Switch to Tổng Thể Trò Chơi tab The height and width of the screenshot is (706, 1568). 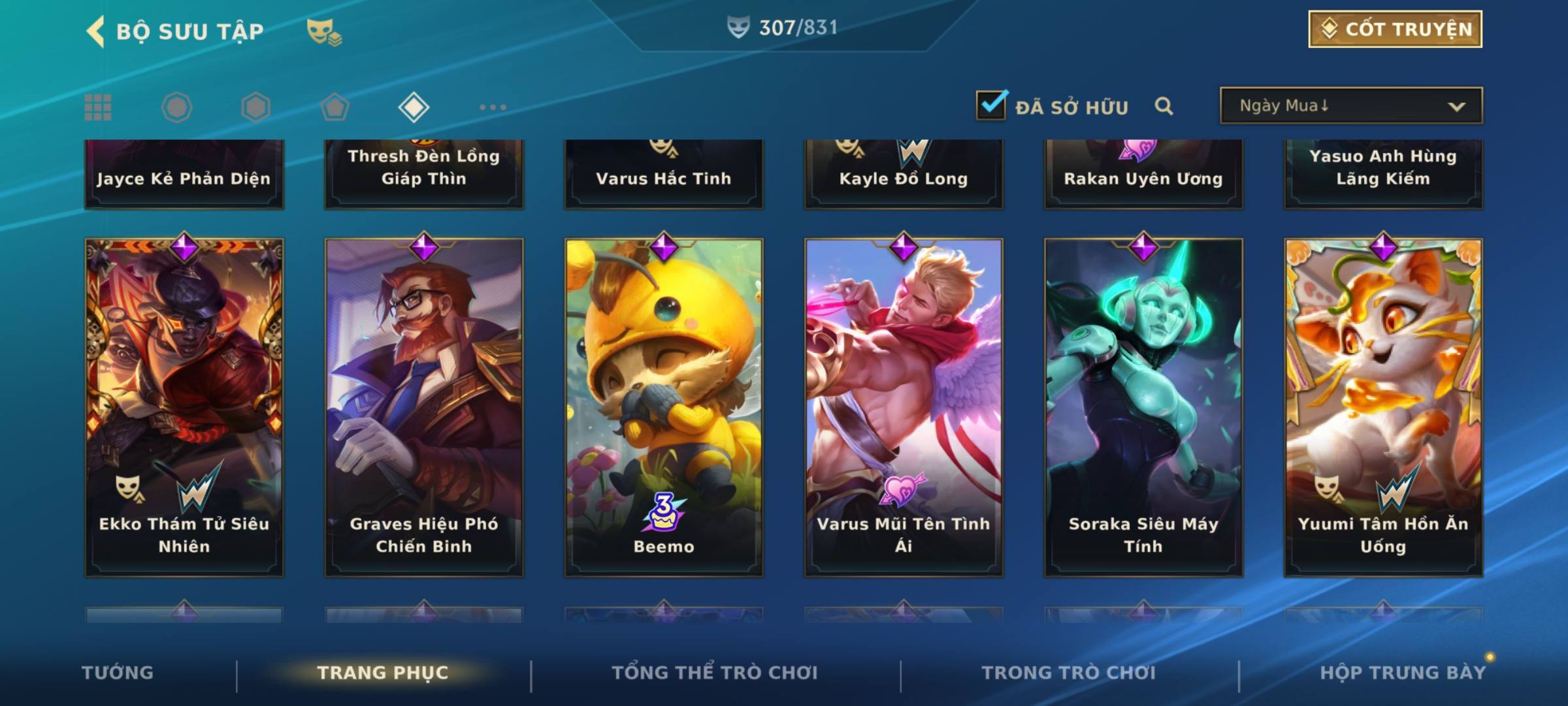pyautogui.click(x=715, y=673)
